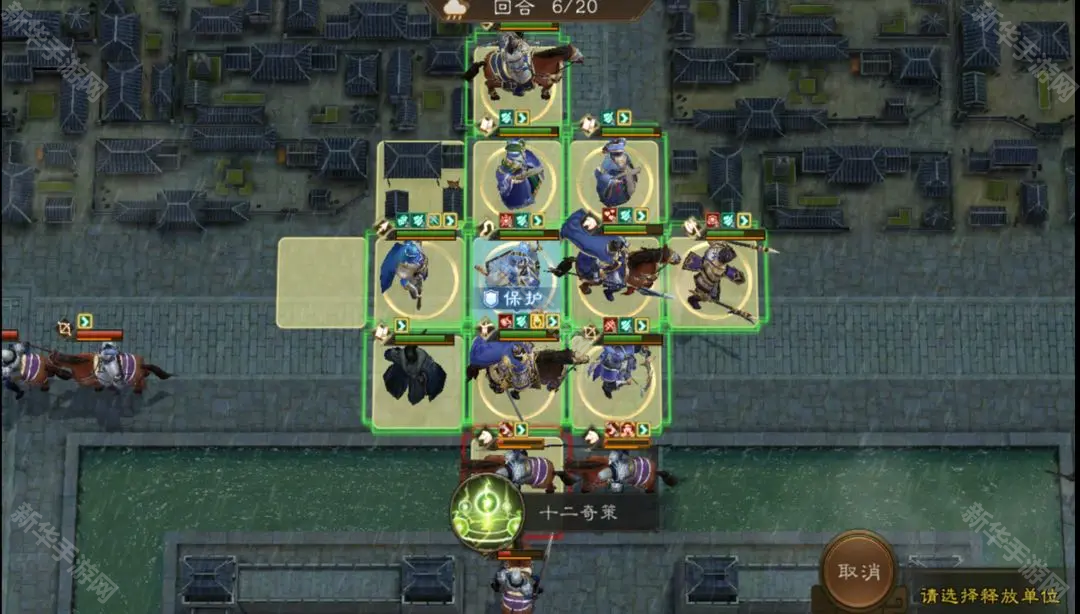The image size is (1080, 614).
Task: Select the green-hatted strategist in blue robes
Action: pyautogui.click(x=518, y=181)
